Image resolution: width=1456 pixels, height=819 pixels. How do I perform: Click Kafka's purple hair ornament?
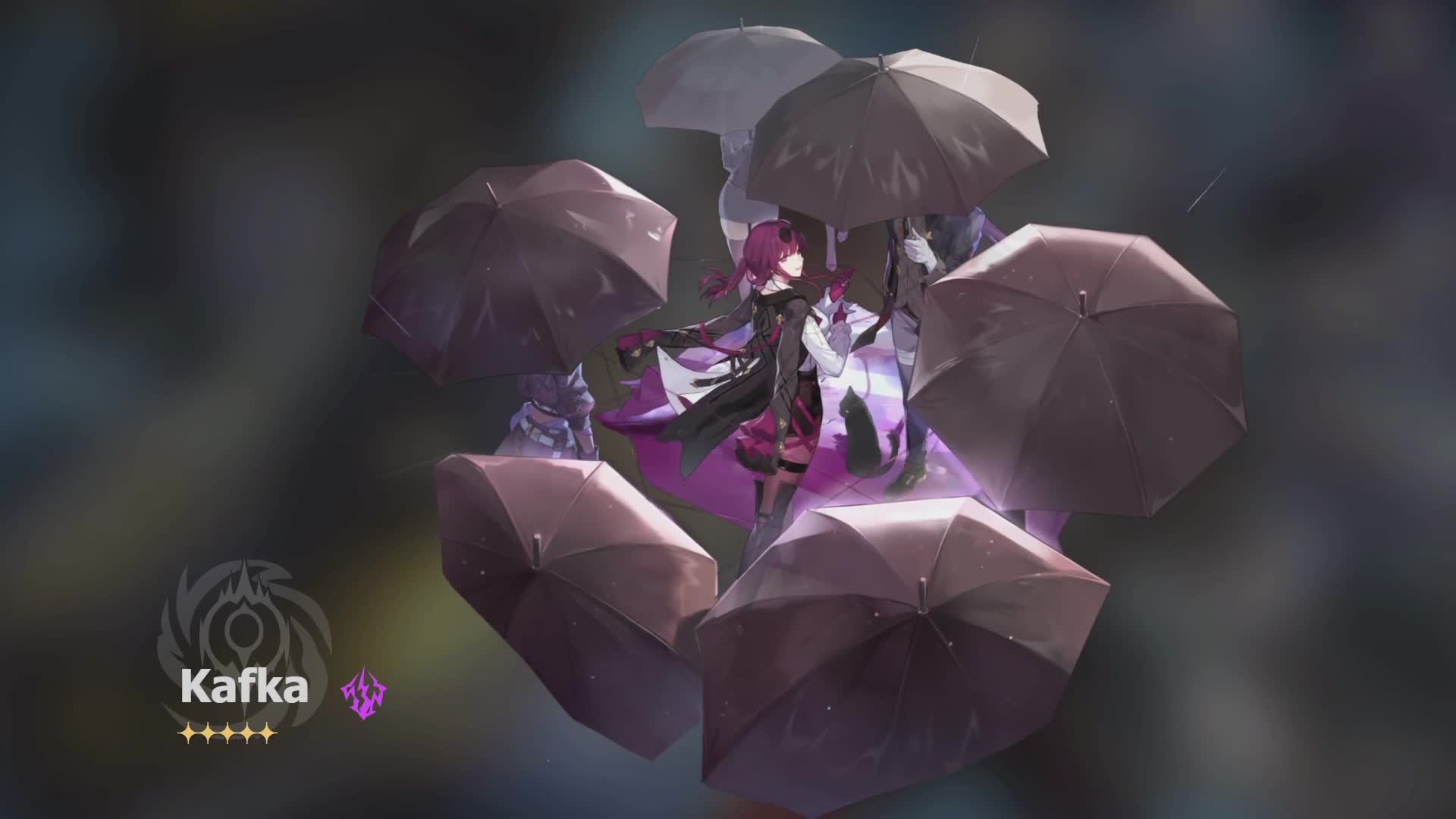click(x=784, y=231)
